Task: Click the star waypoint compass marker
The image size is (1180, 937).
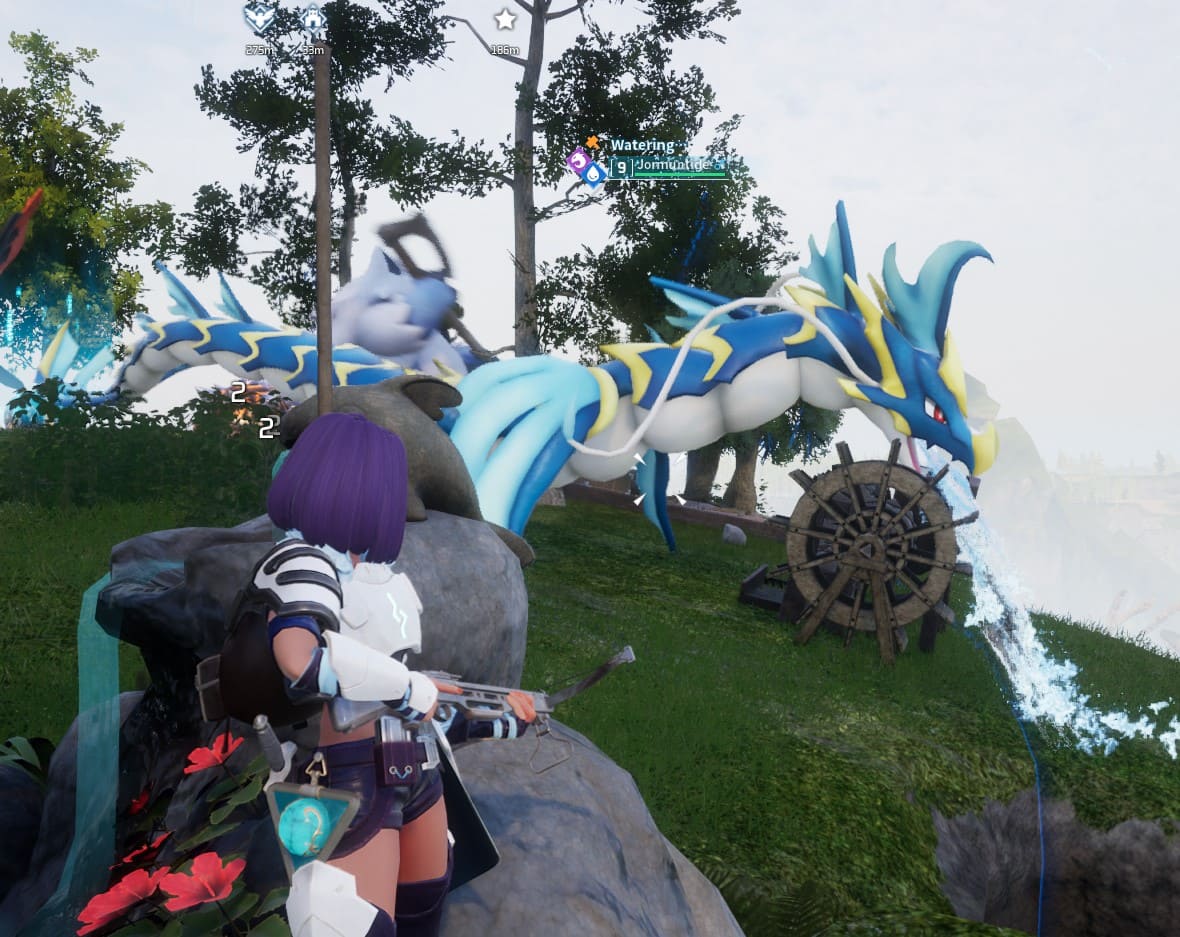Action: pyautogui.click(x=505, y=19)
